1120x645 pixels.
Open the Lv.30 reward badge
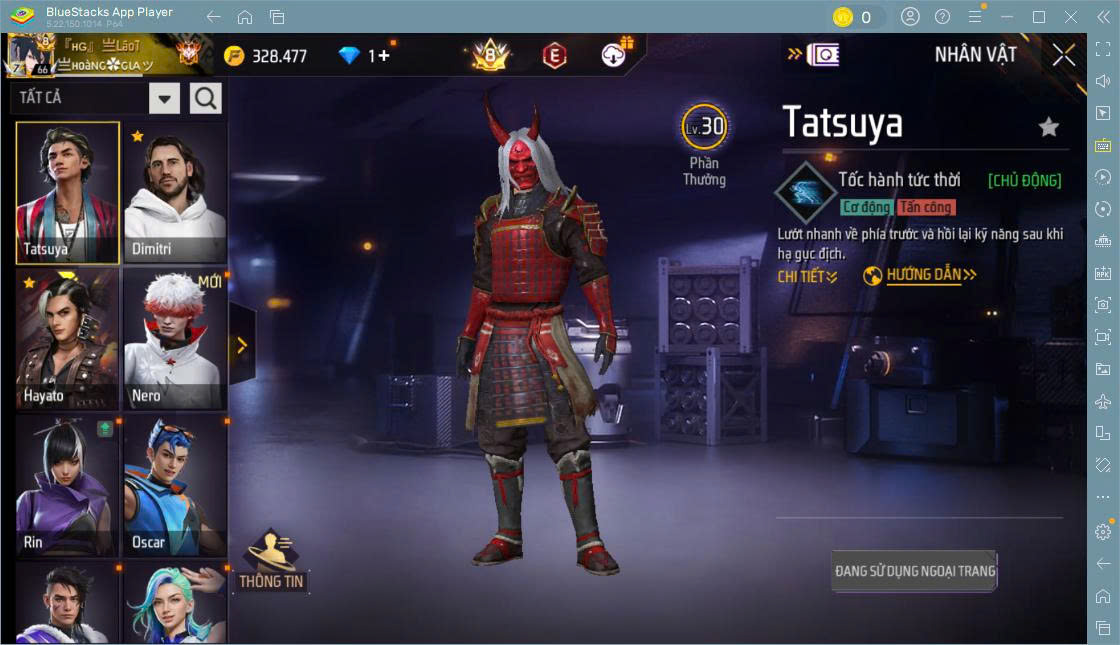point(705,127)
